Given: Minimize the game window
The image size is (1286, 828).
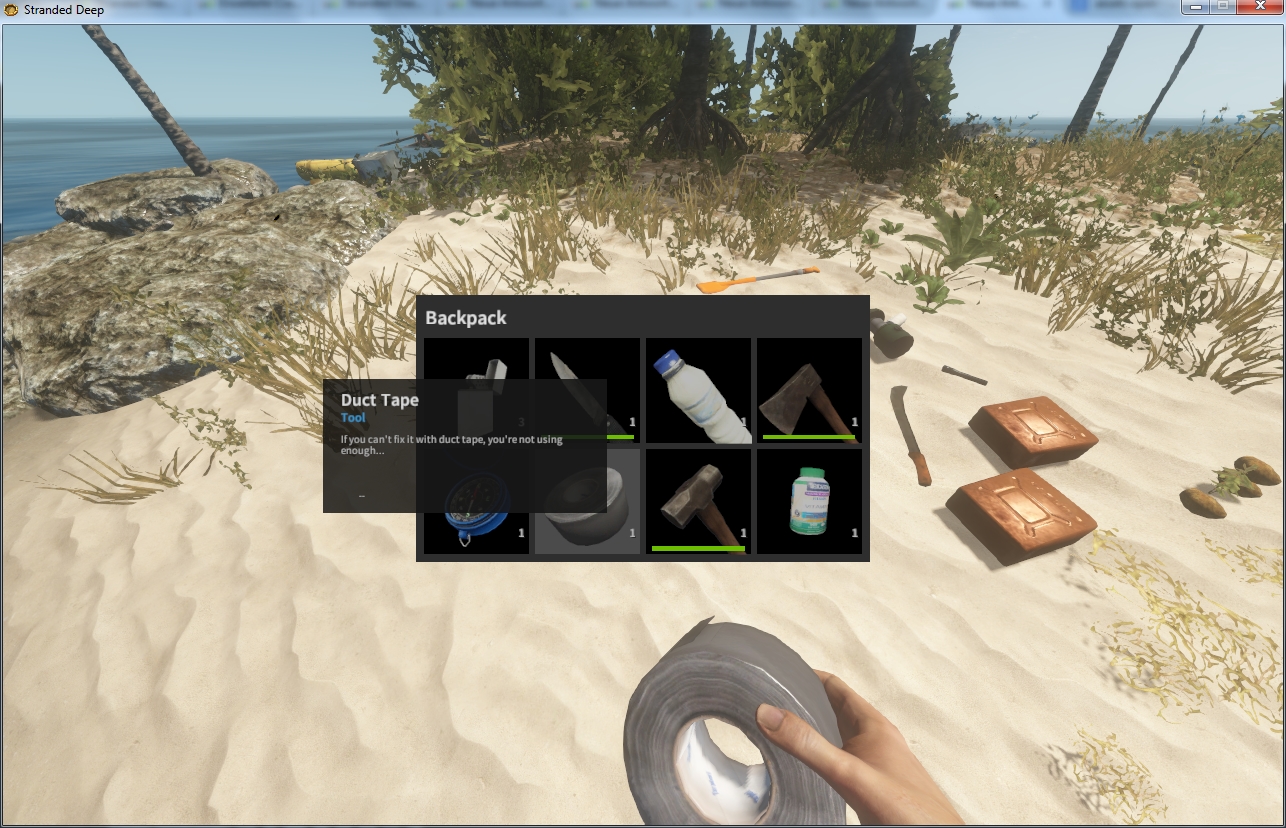Looking at the screenshot, I should 1195,8.
